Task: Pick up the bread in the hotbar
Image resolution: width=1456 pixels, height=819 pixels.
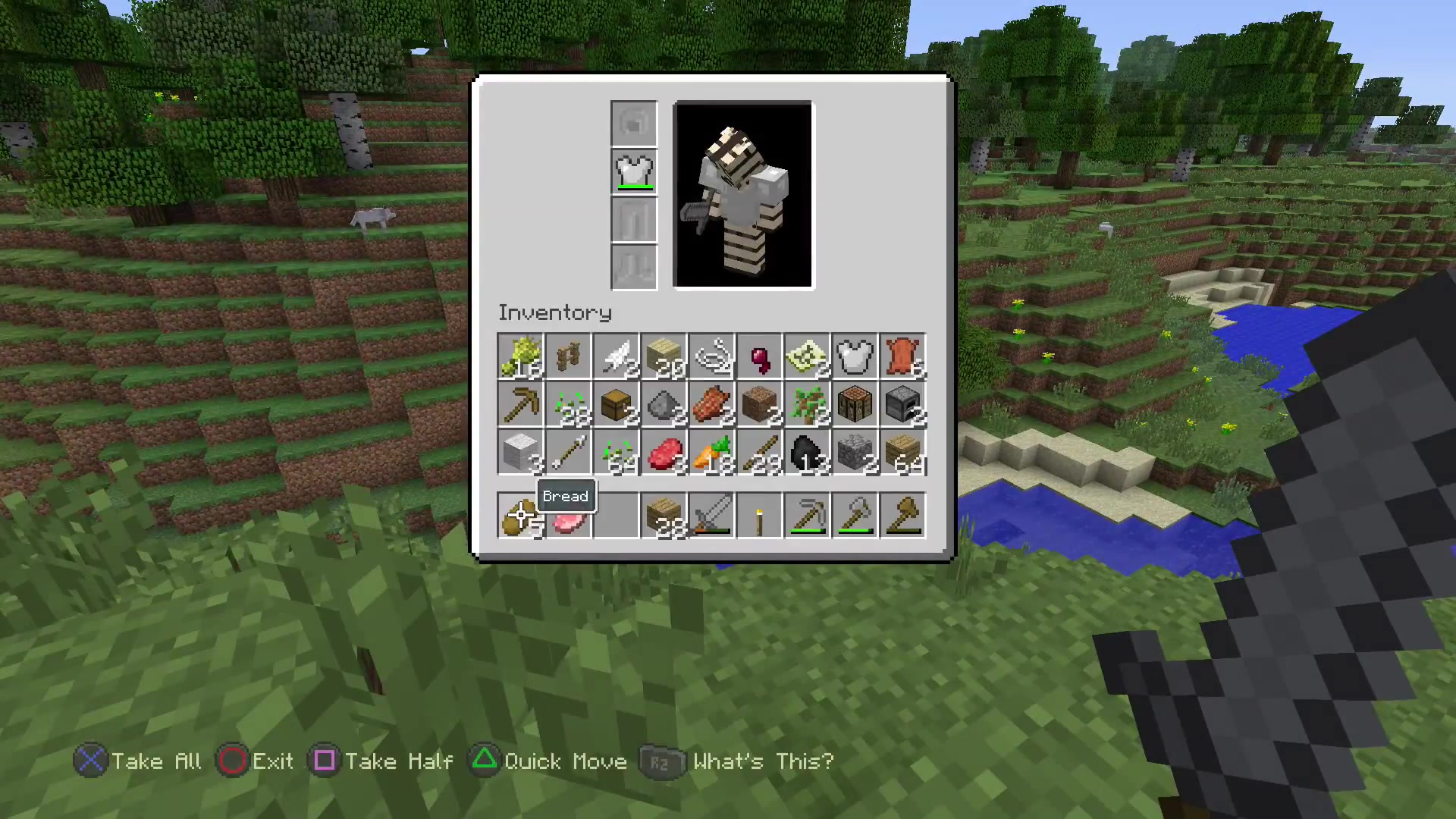Action: coord(521,516)
